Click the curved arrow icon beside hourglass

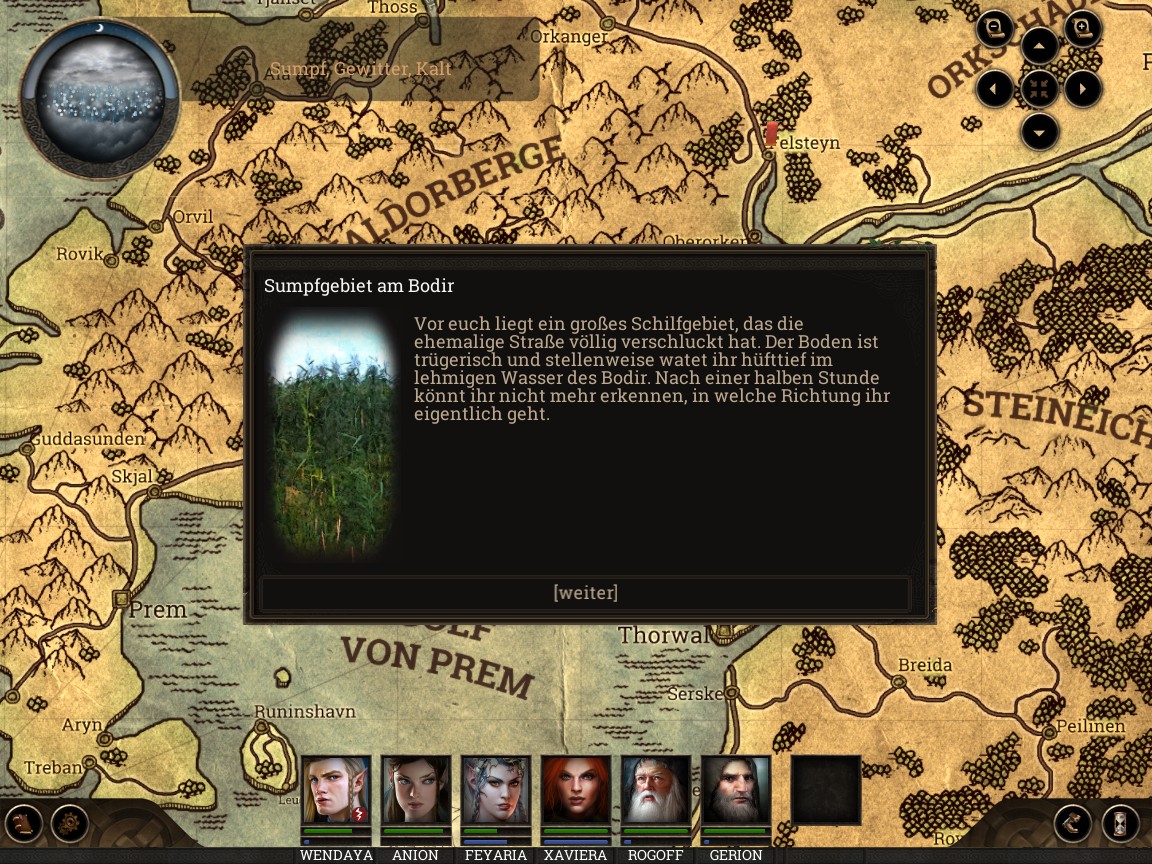coord(1073,824)
